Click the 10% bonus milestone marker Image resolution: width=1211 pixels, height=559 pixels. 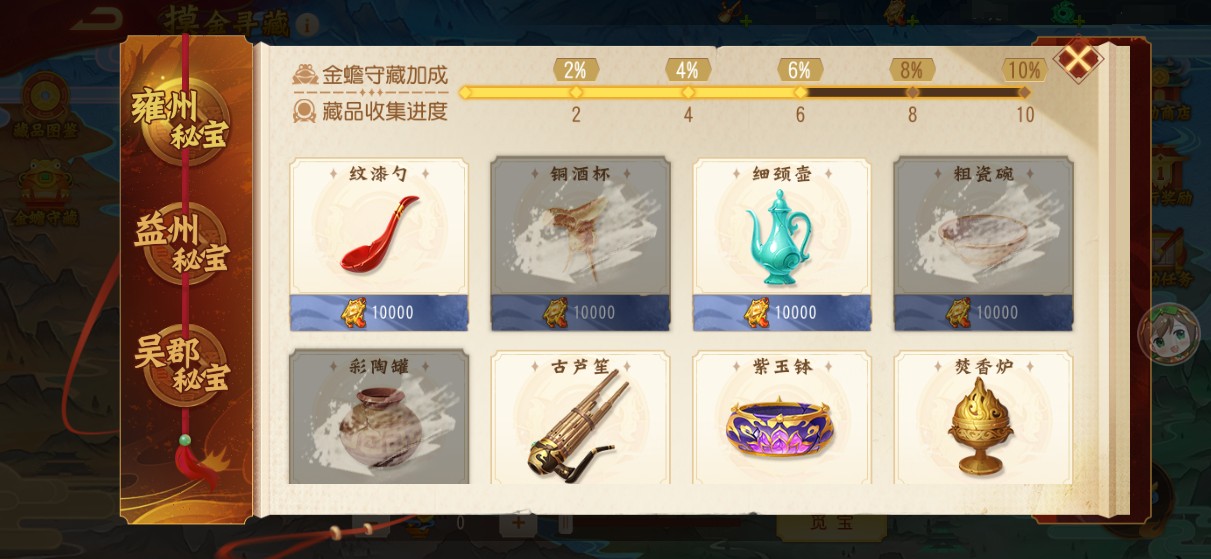coord(1024,71)
